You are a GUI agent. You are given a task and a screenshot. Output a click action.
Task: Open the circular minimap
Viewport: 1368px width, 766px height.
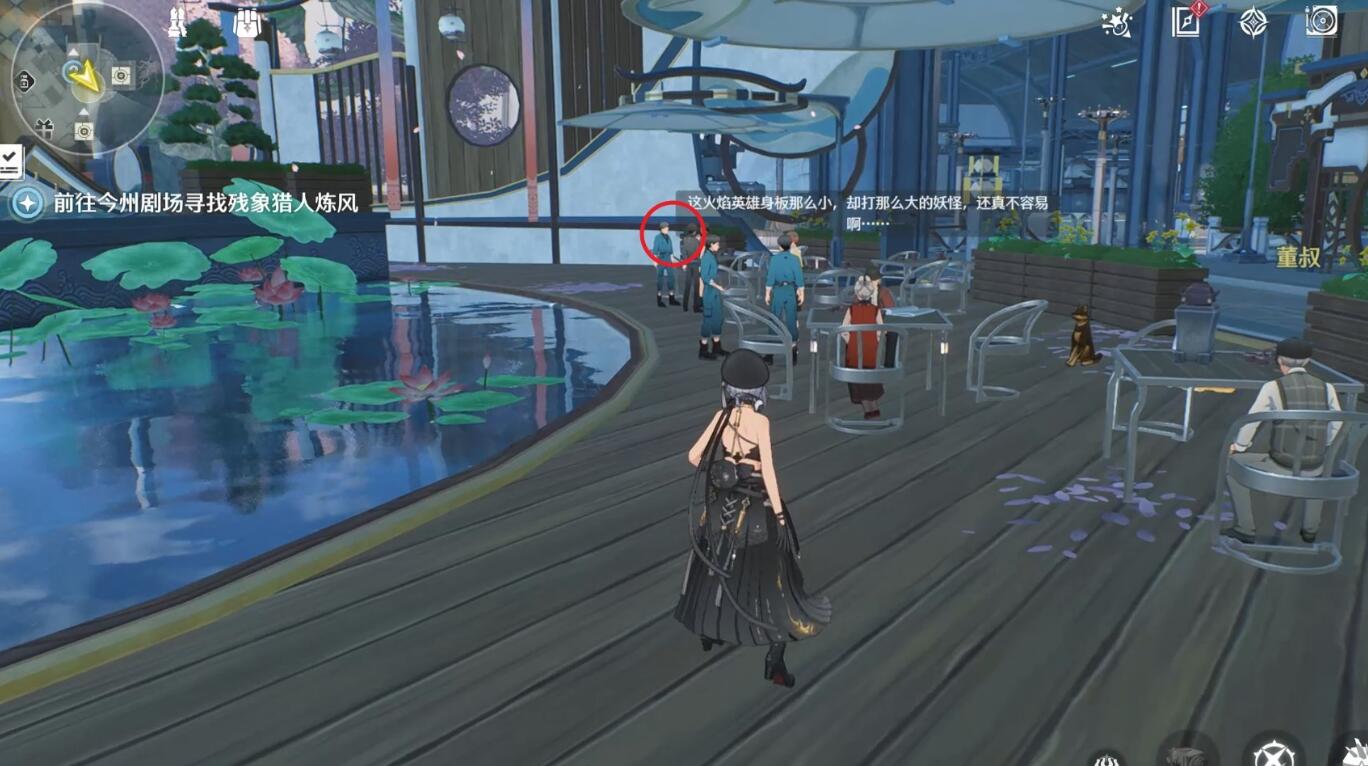tap(86, 78)
